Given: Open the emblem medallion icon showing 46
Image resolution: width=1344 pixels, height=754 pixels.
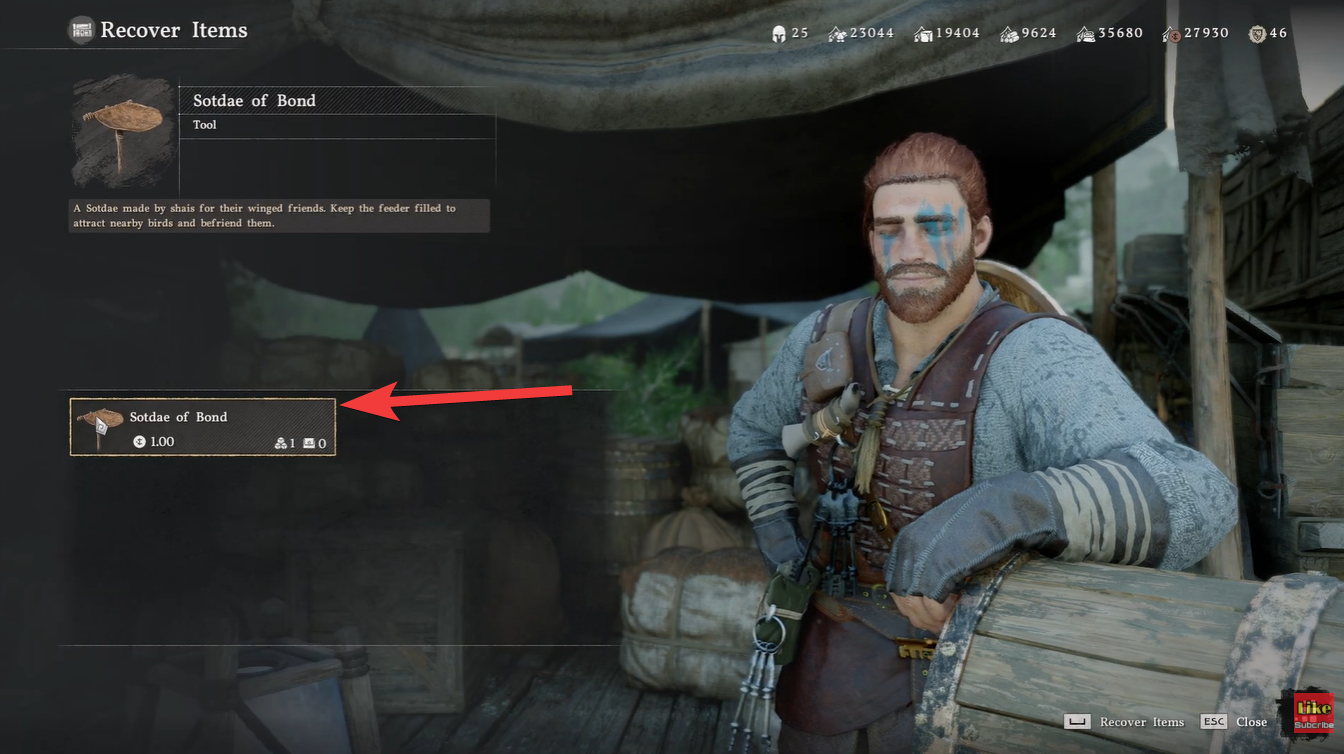Looking at the screenshot, I should click(1256, 33).
